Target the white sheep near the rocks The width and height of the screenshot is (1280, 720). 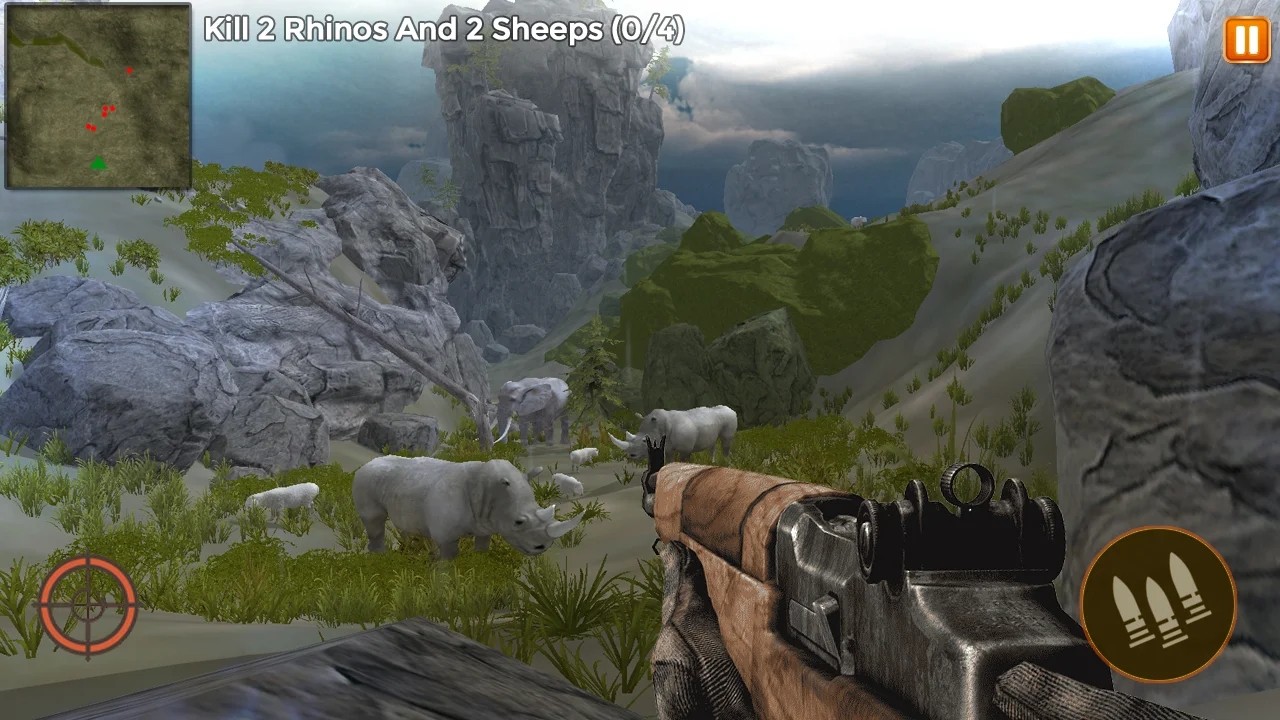[285, 497]
